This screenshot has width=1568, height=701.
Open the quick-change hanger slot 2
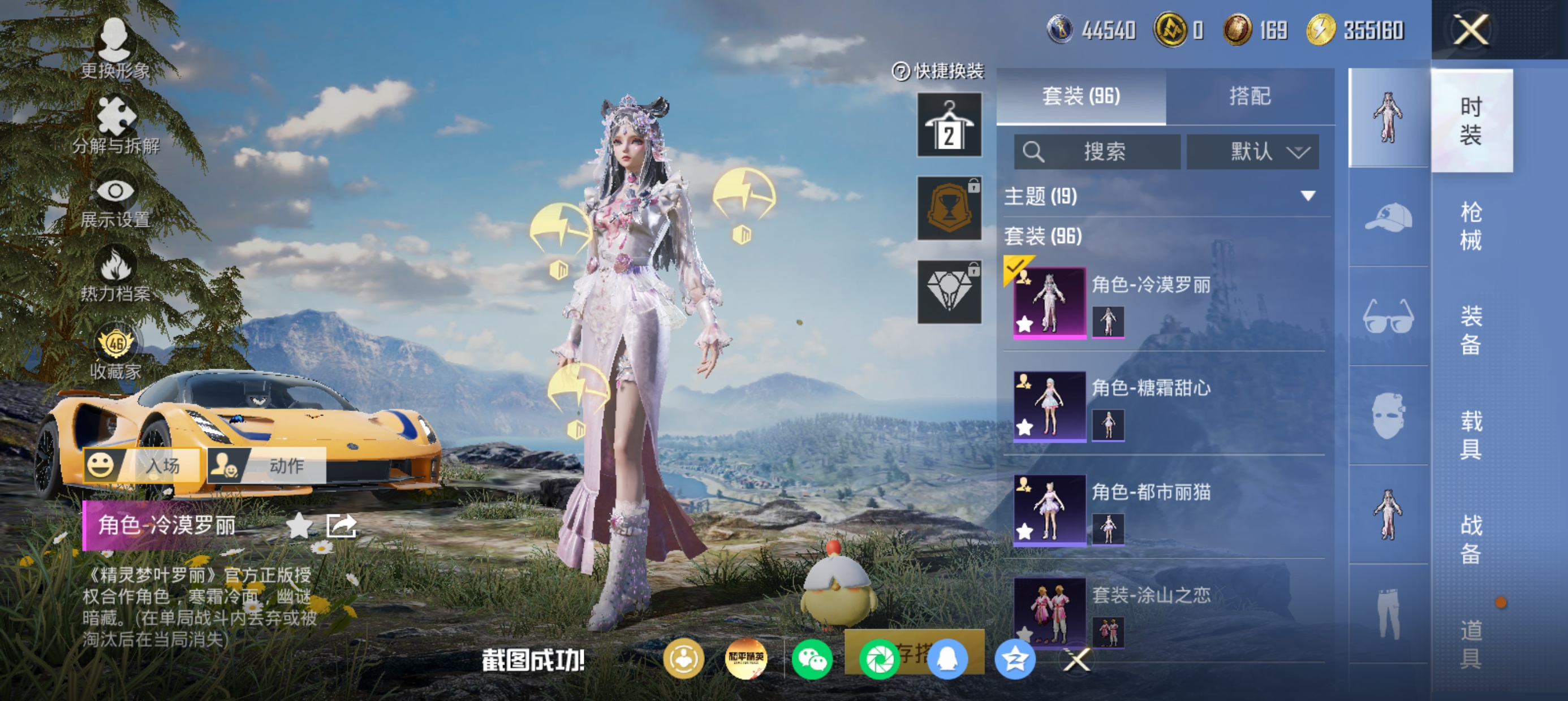click(949, 126)
